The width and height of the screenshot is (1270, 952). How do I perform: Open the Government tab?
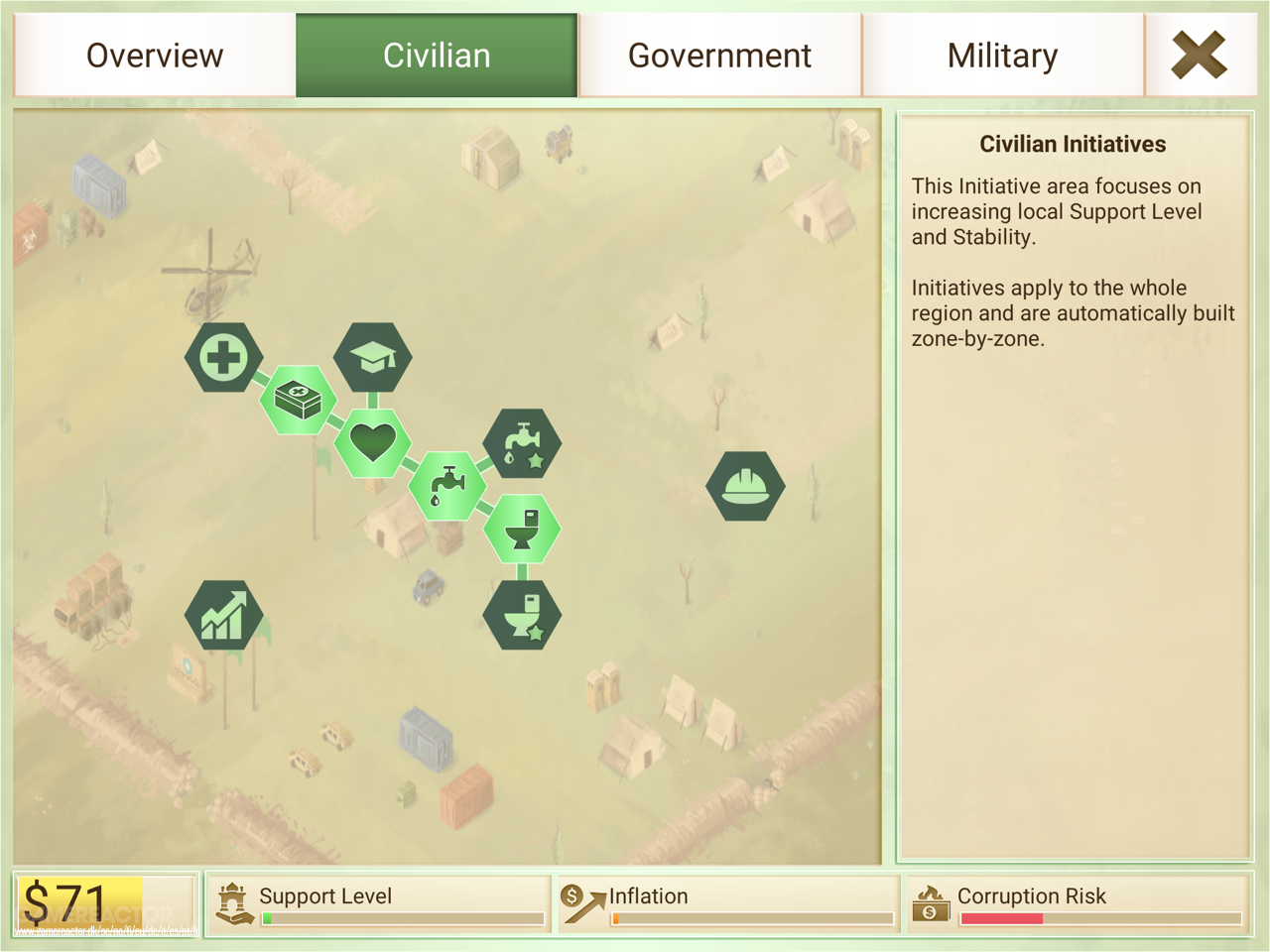click(719, 56)
